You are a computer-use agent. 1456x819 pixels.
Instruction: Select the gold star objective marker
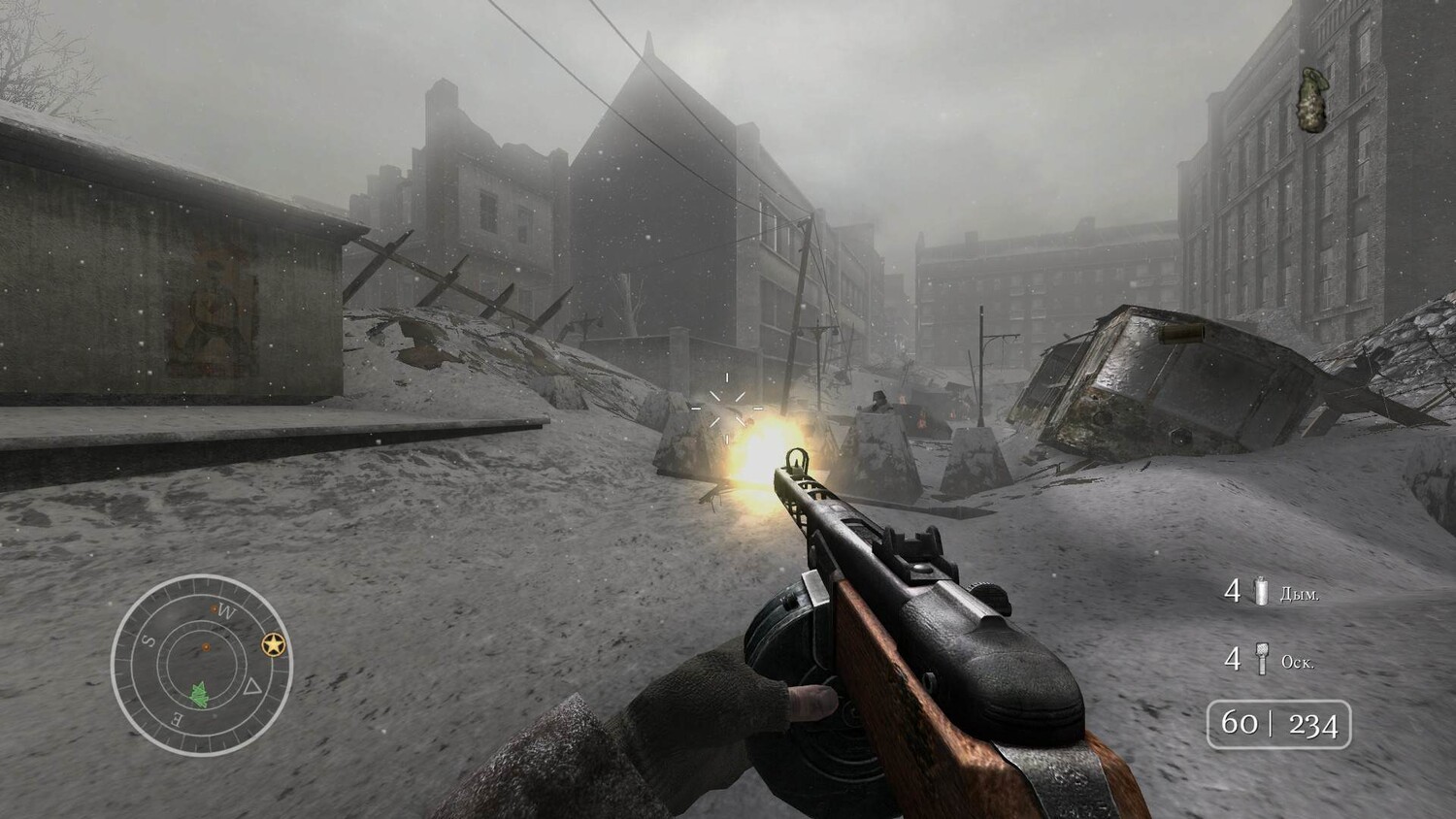[x=273, y=644]
